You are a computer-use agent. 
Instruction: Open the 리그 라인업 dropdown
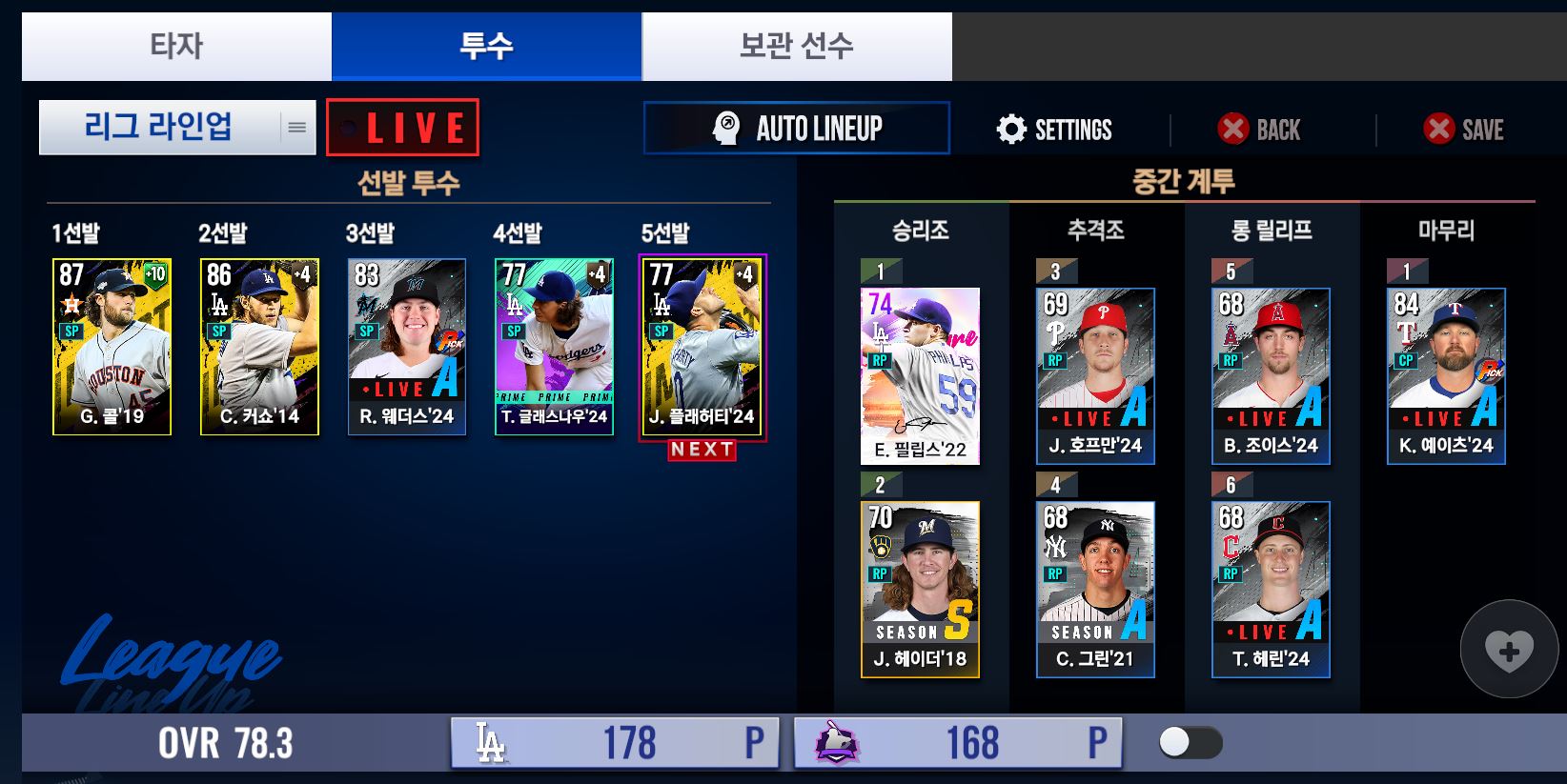(x=177, y=127)
